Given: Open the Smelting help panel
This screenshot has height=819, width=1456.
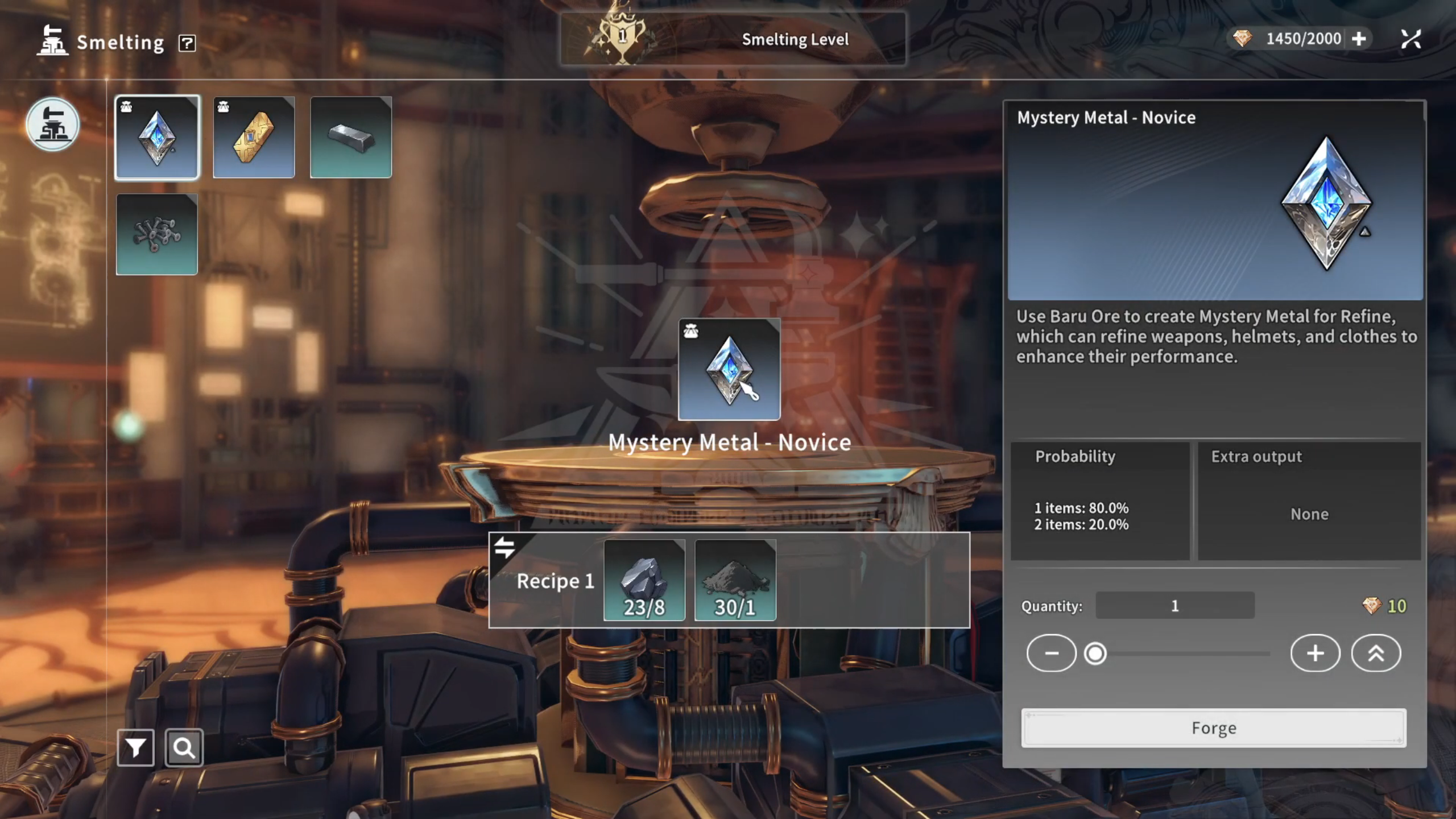Looking at the screenshot, I should (188, 42).
